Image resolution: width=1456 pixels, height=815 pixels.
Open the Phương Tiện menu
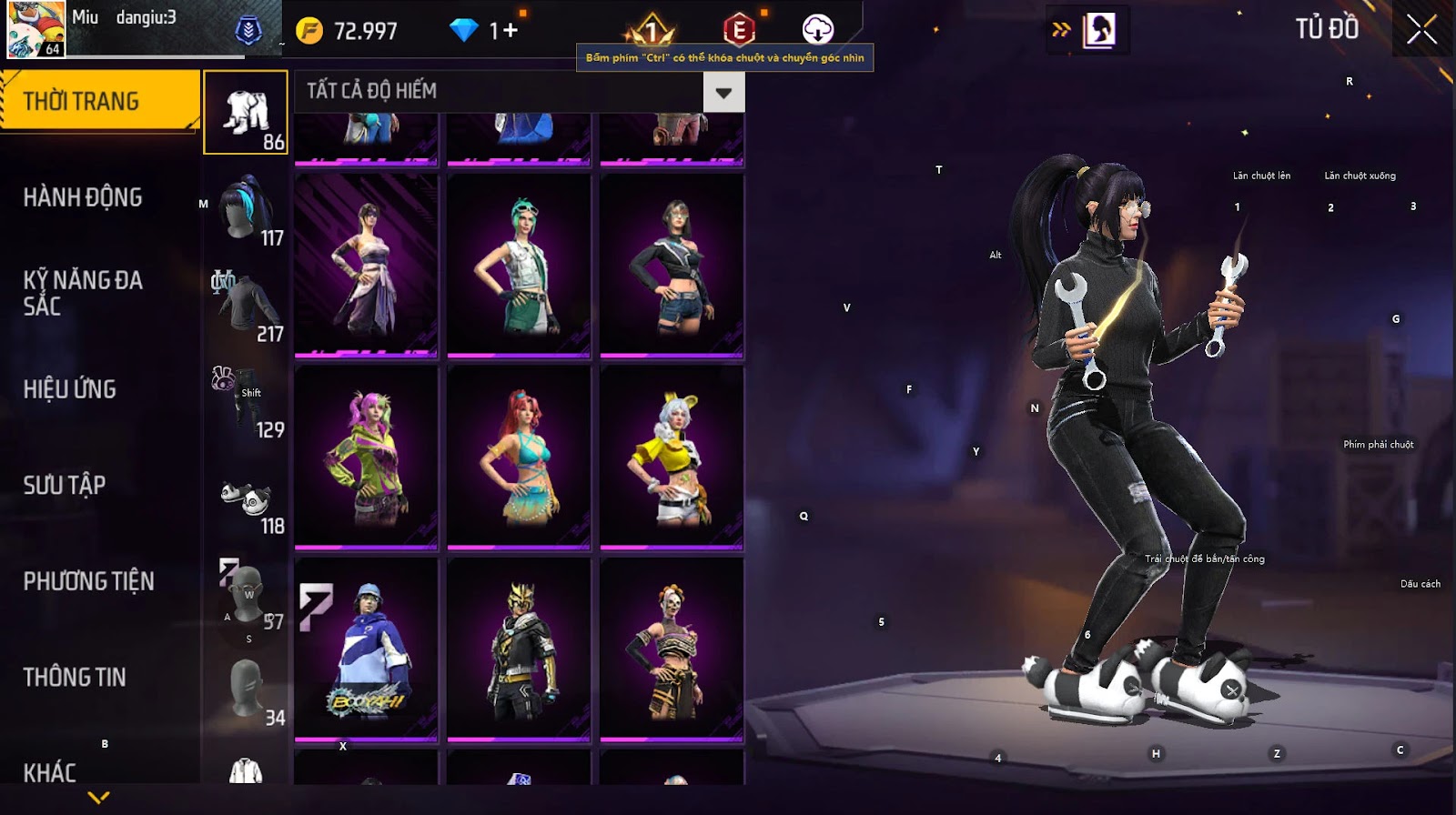(x=89, y=581)
